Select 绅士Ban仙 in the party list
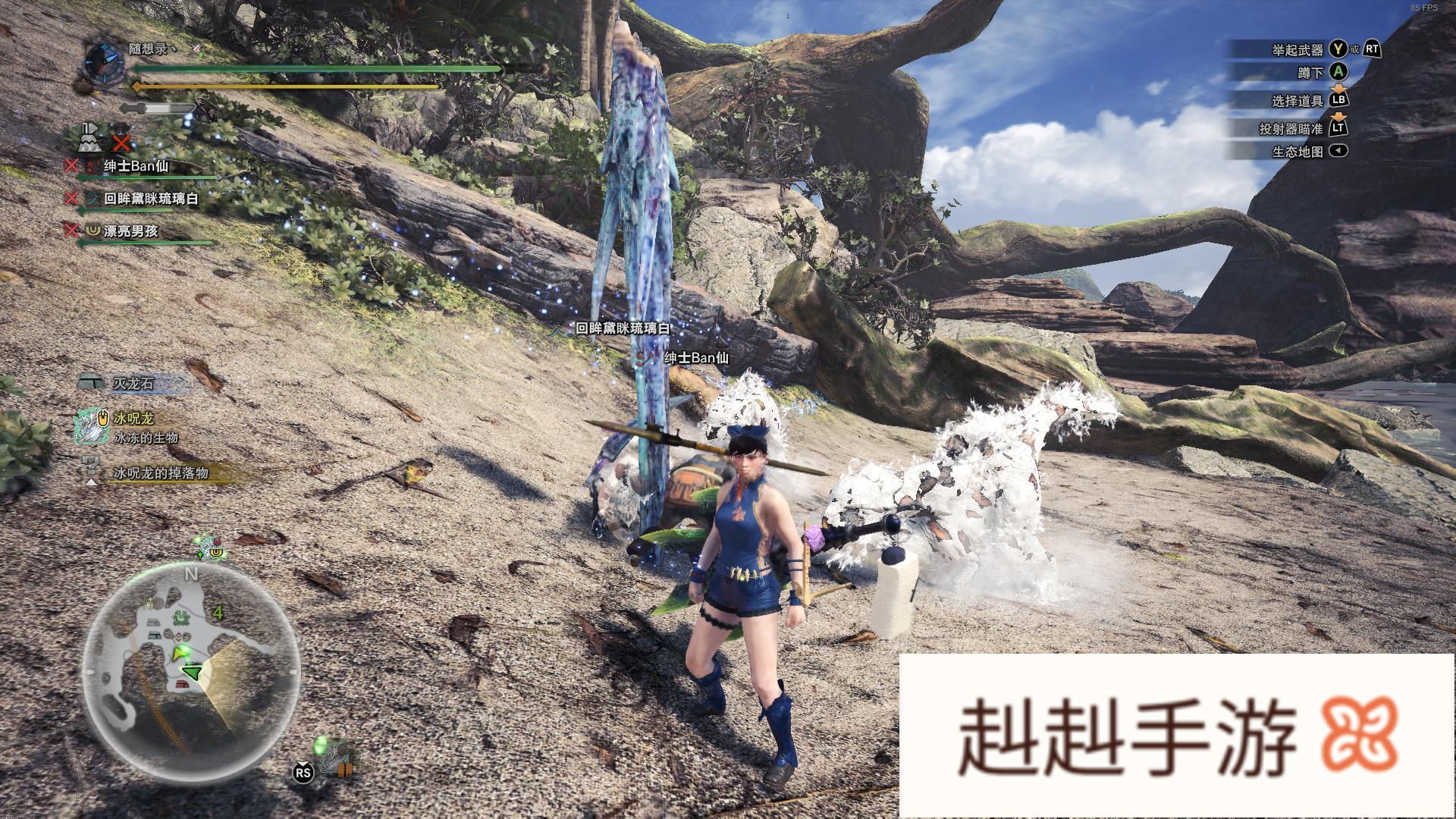1456x819 pixels. 136,166
